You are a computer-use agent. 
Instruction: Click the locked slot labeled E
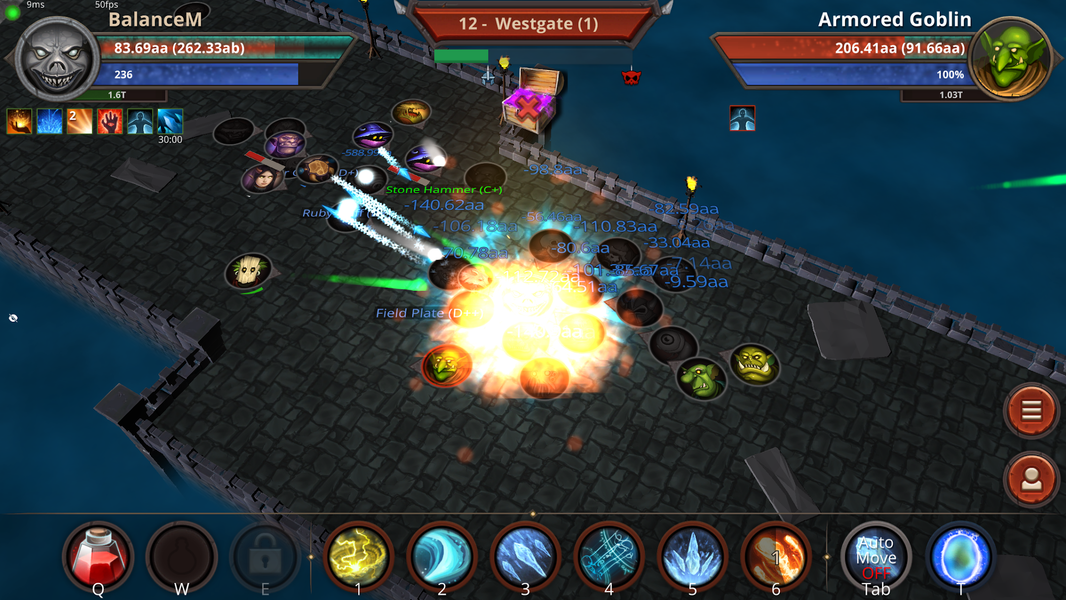coord(265,556)
